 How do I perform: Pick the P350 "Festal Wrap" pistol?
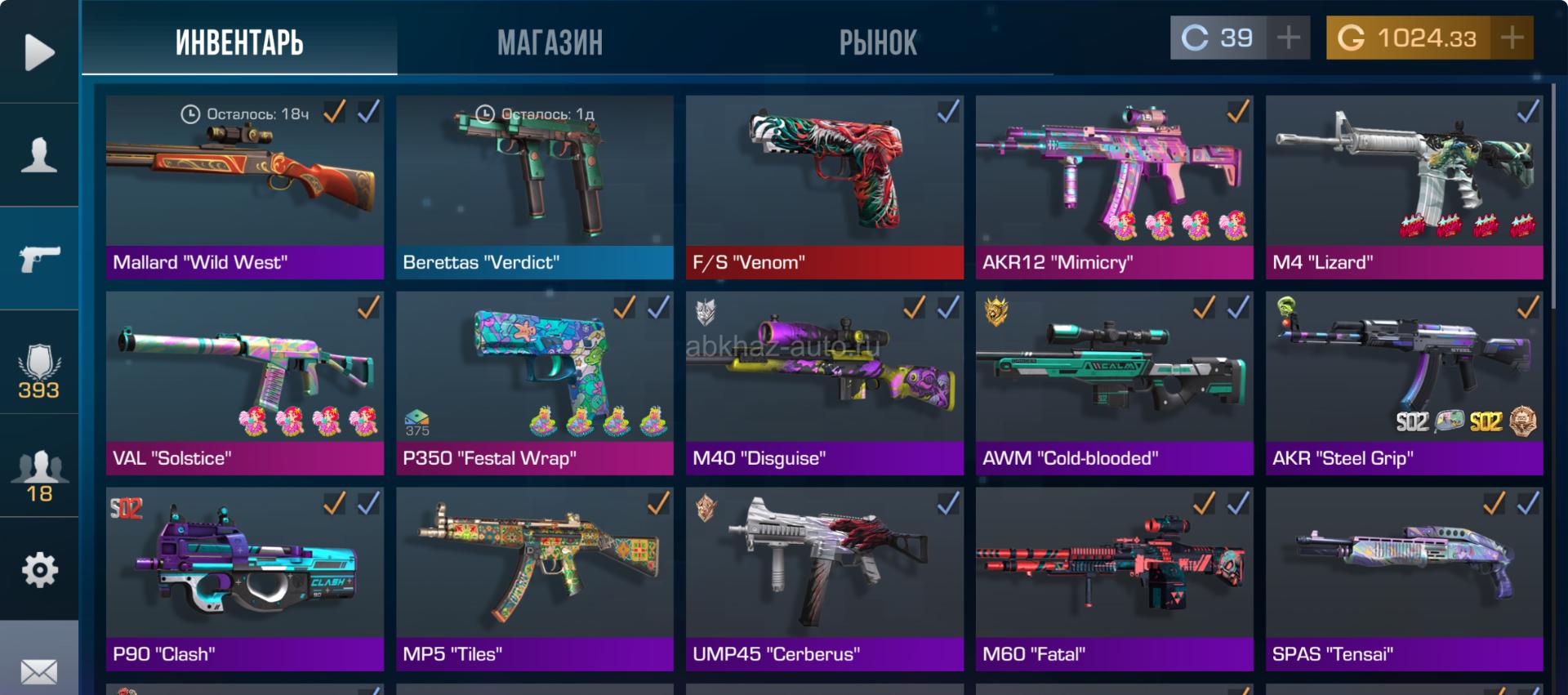(534, 383)
